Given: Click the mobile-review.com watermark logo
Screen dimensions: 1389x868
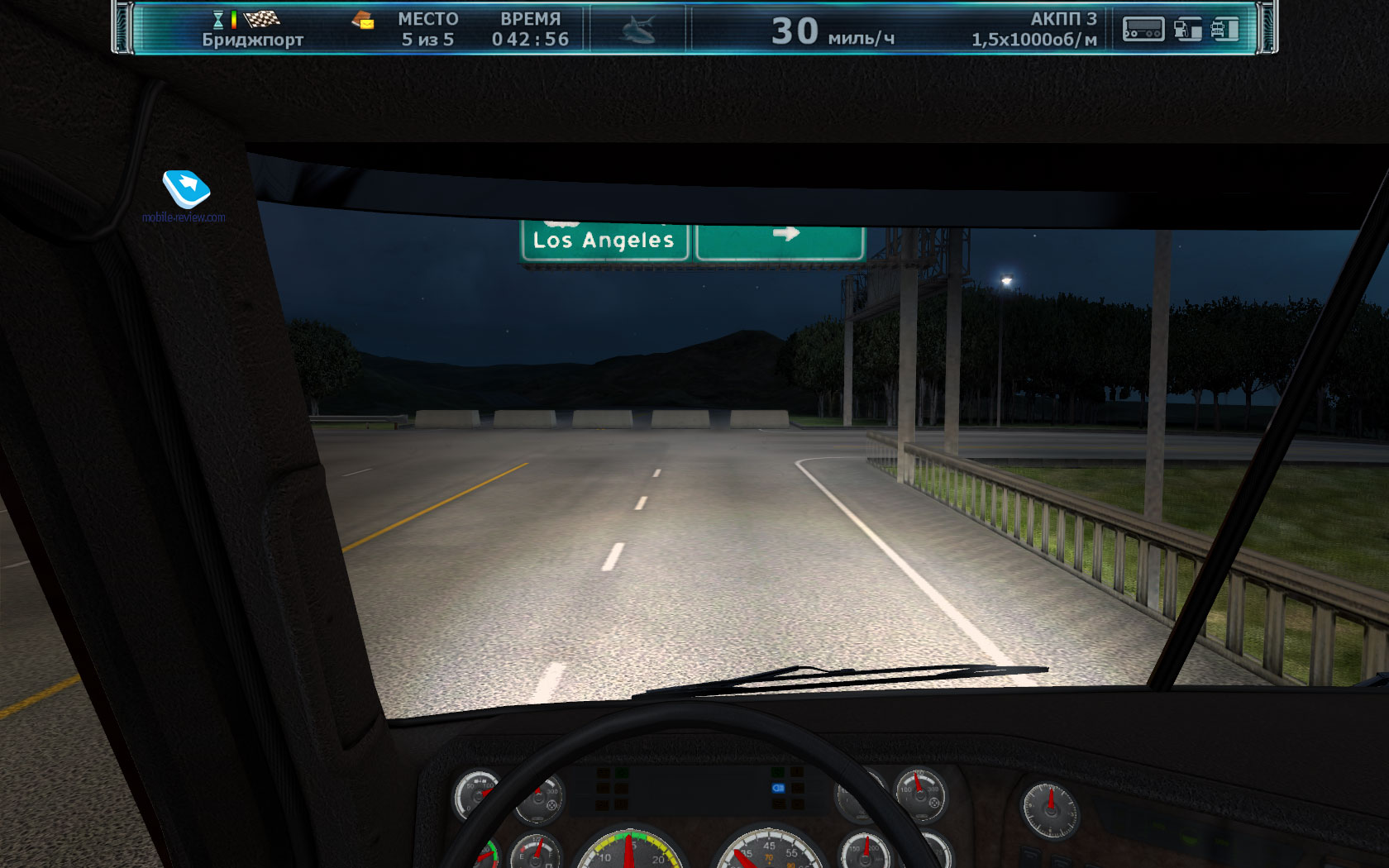Looking at the screenshot, I should 186,189.
